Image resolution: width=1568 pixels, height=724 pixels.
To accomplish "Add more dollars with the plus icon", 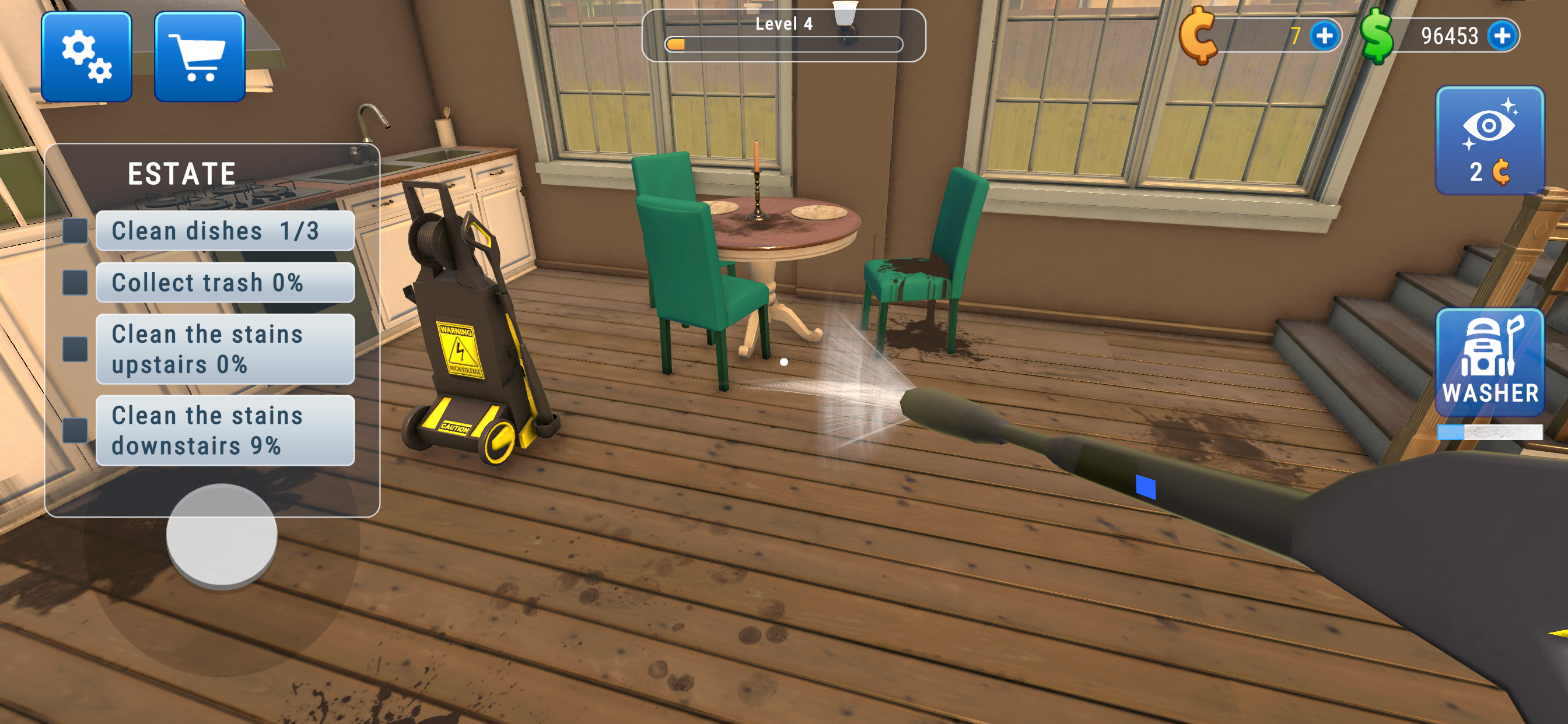I will click(1502, 36).
